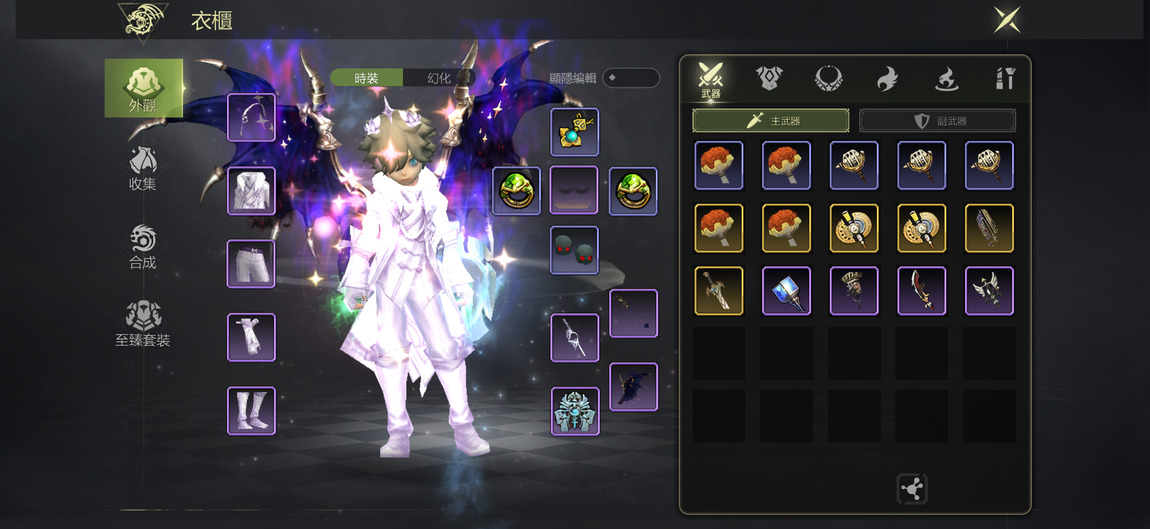Open the 至臻套裝 set section
The height and width of the screenshot is (529, 1150).
[143, 324]
